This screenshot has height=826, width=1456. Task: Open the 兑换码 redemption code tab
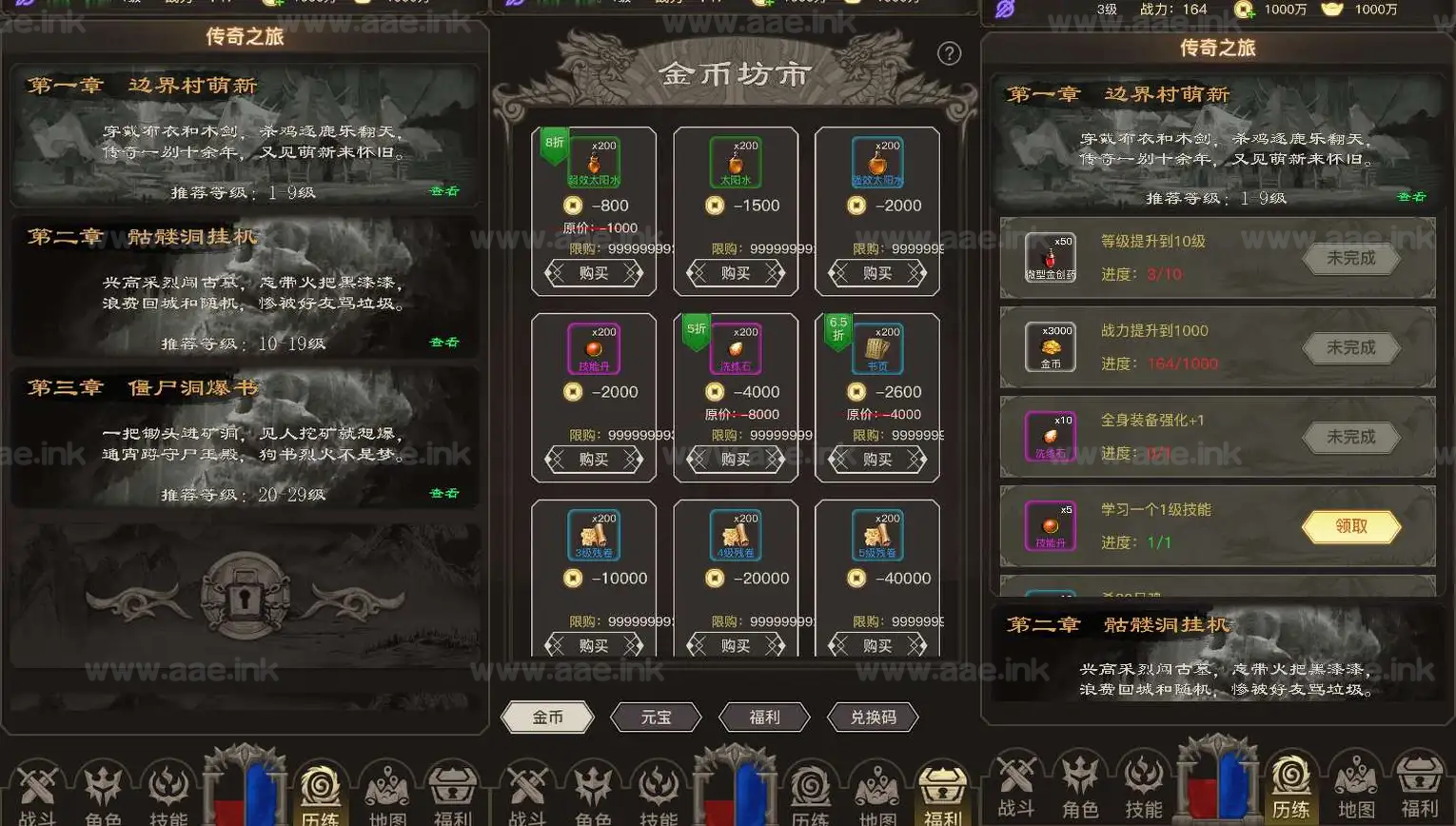click(x=872, y=718)
